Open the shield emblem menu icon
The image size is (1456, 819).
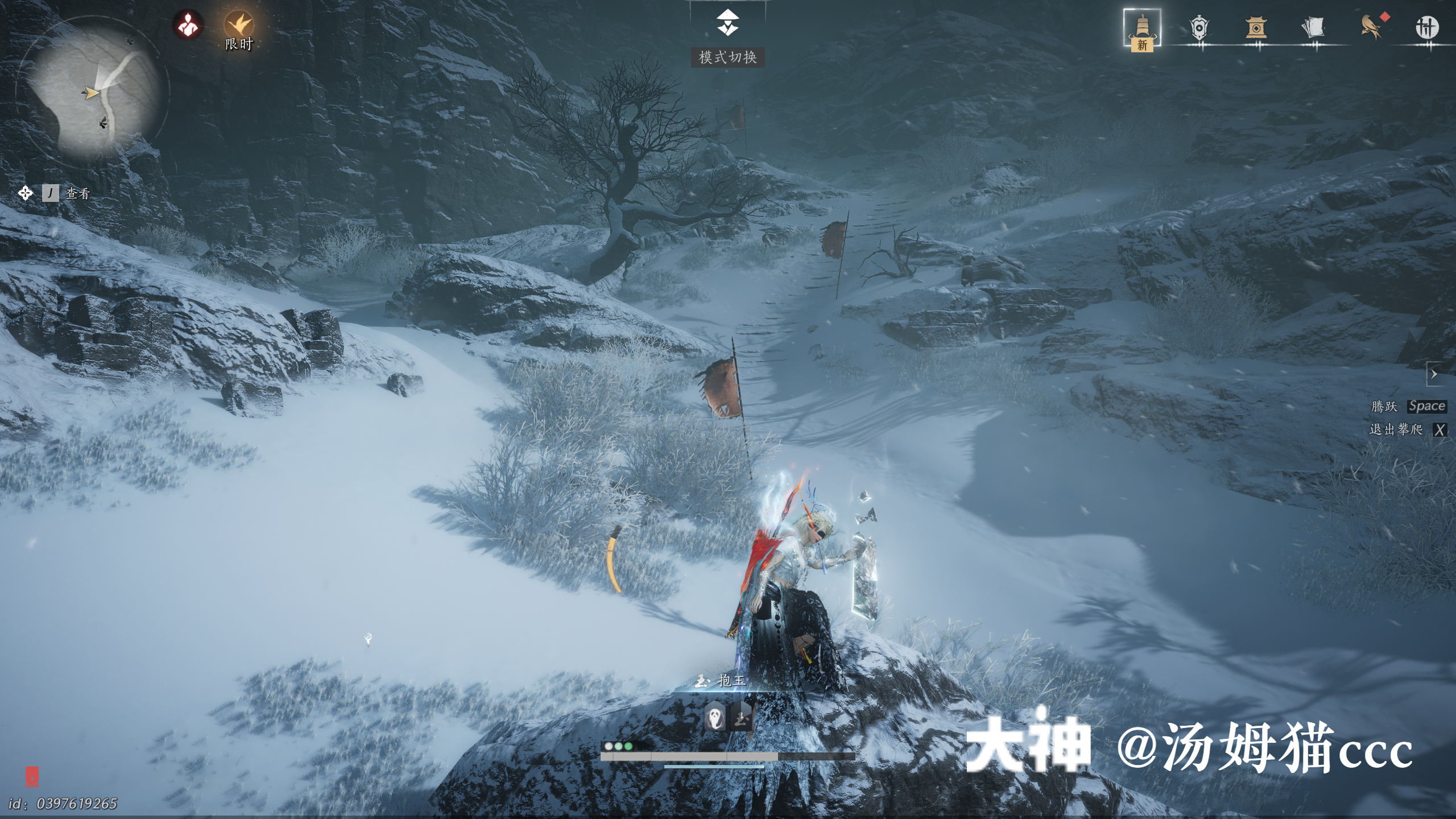(1198, 27)
